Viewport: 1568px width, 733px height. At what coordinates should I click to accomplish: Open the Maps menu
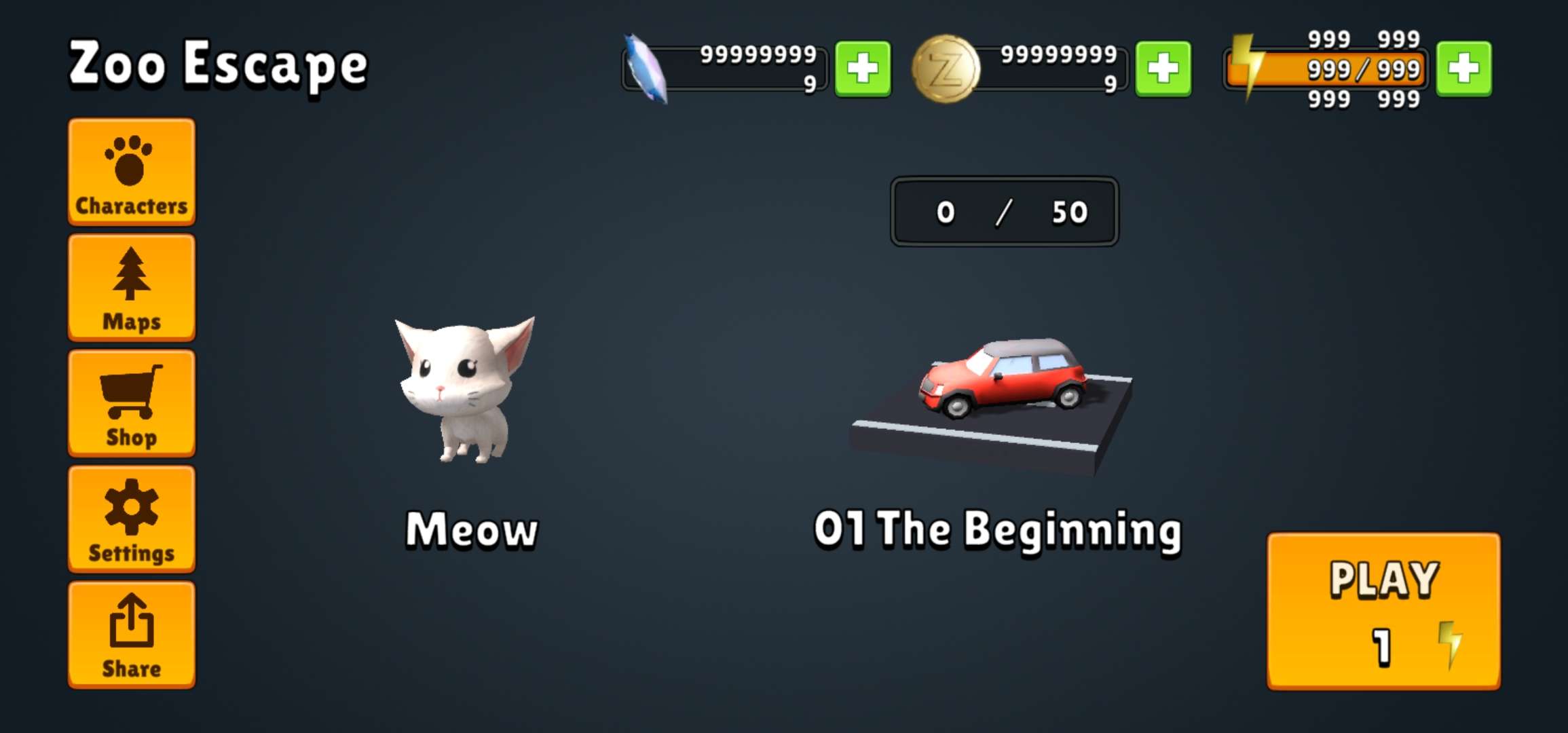click(x=132, y=287)
